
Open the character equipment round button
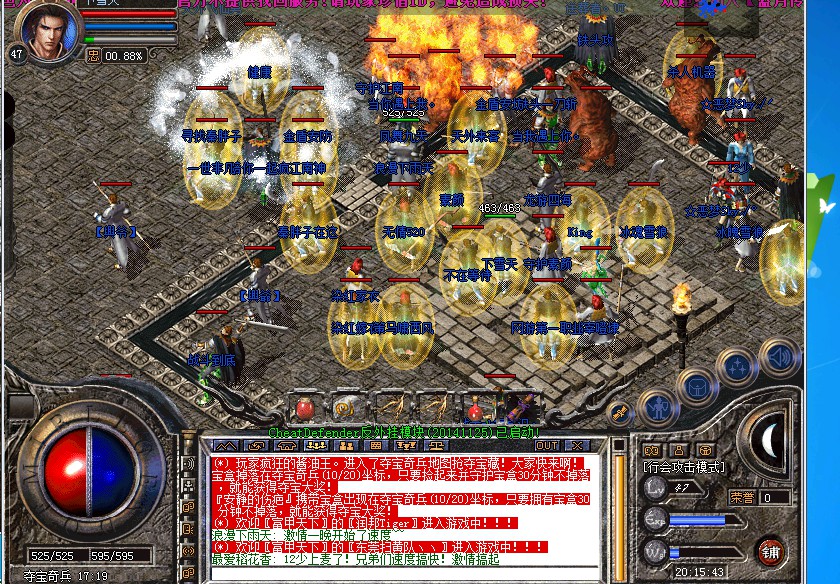[657, 407]
